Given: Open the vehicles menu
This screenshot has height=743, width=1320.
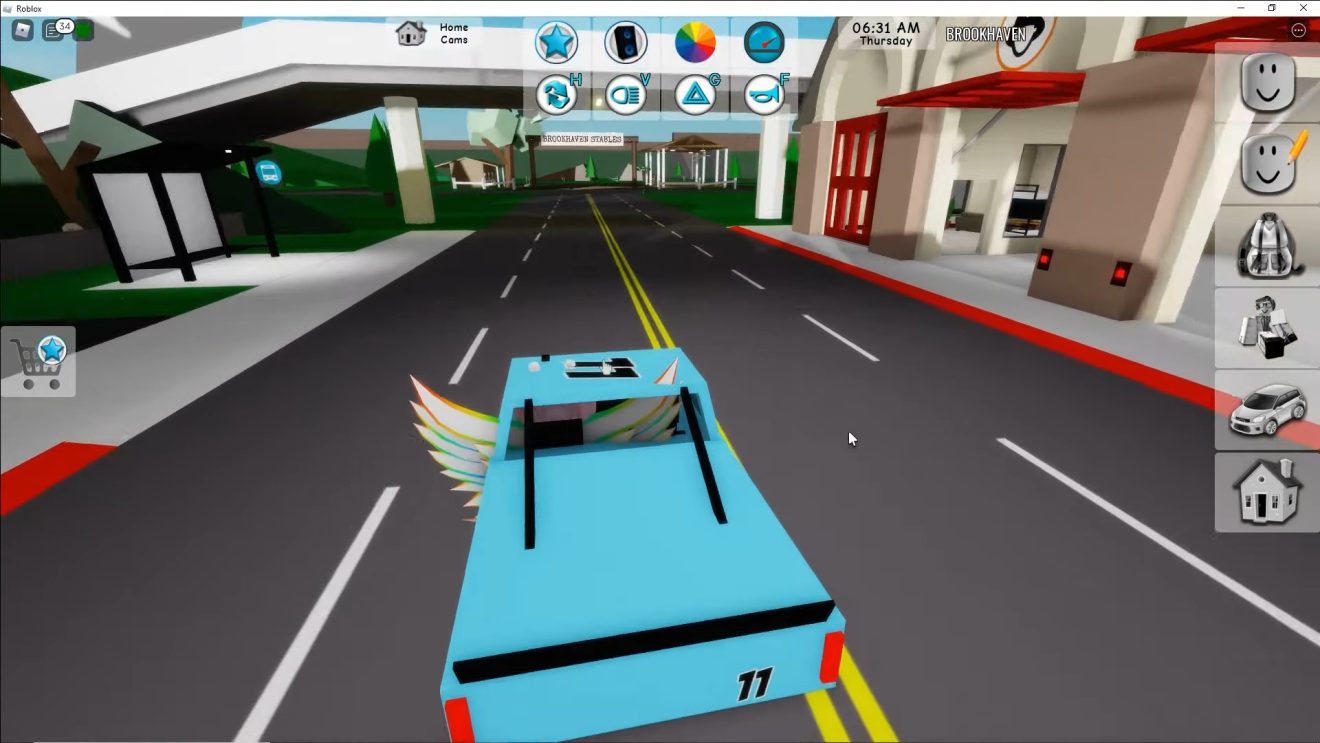Looking at the screenshot, I should 1267,410.
